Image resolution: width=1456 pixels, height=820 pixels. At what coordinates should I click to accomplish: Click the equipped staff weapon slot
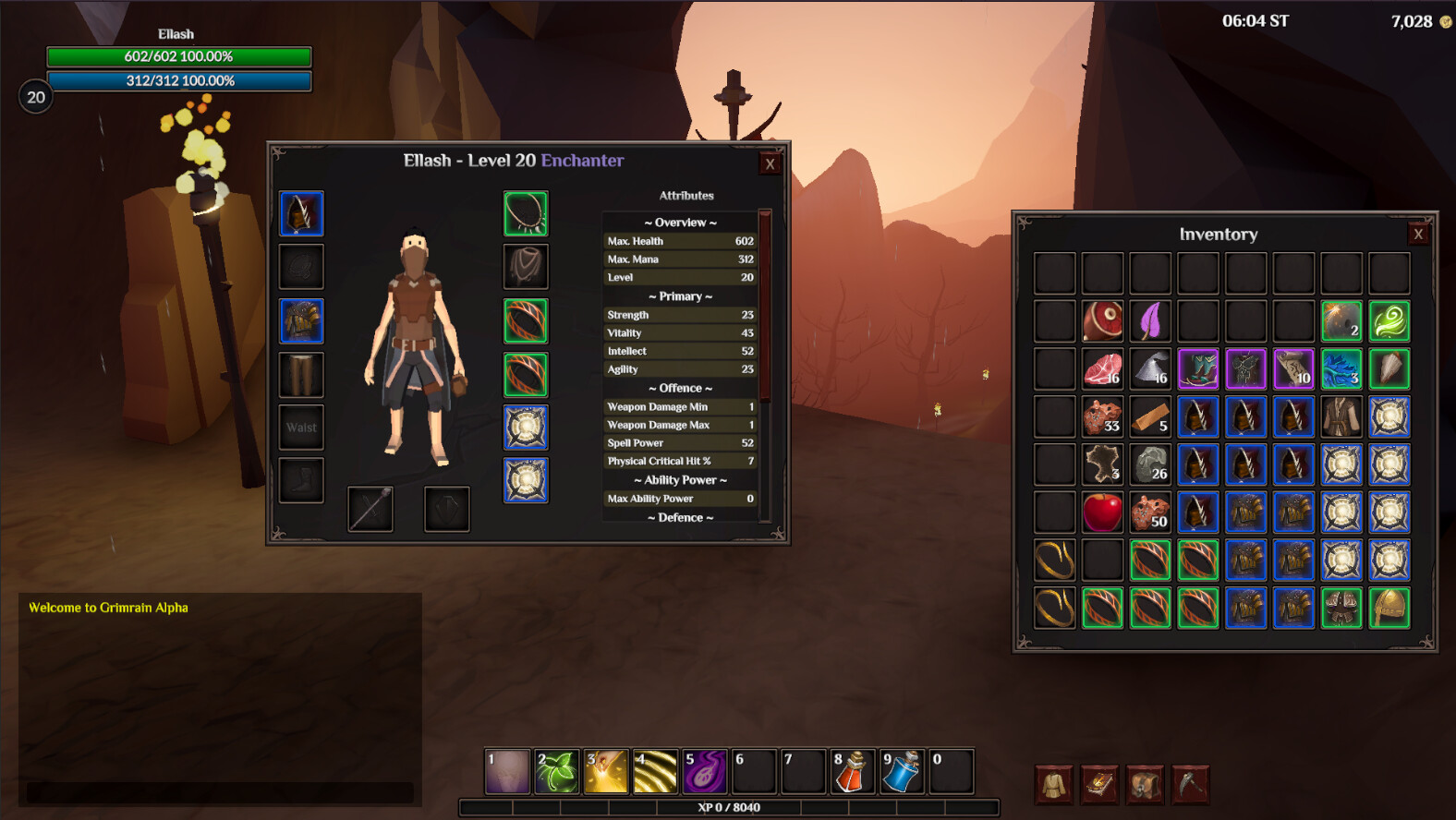[370, 509]
